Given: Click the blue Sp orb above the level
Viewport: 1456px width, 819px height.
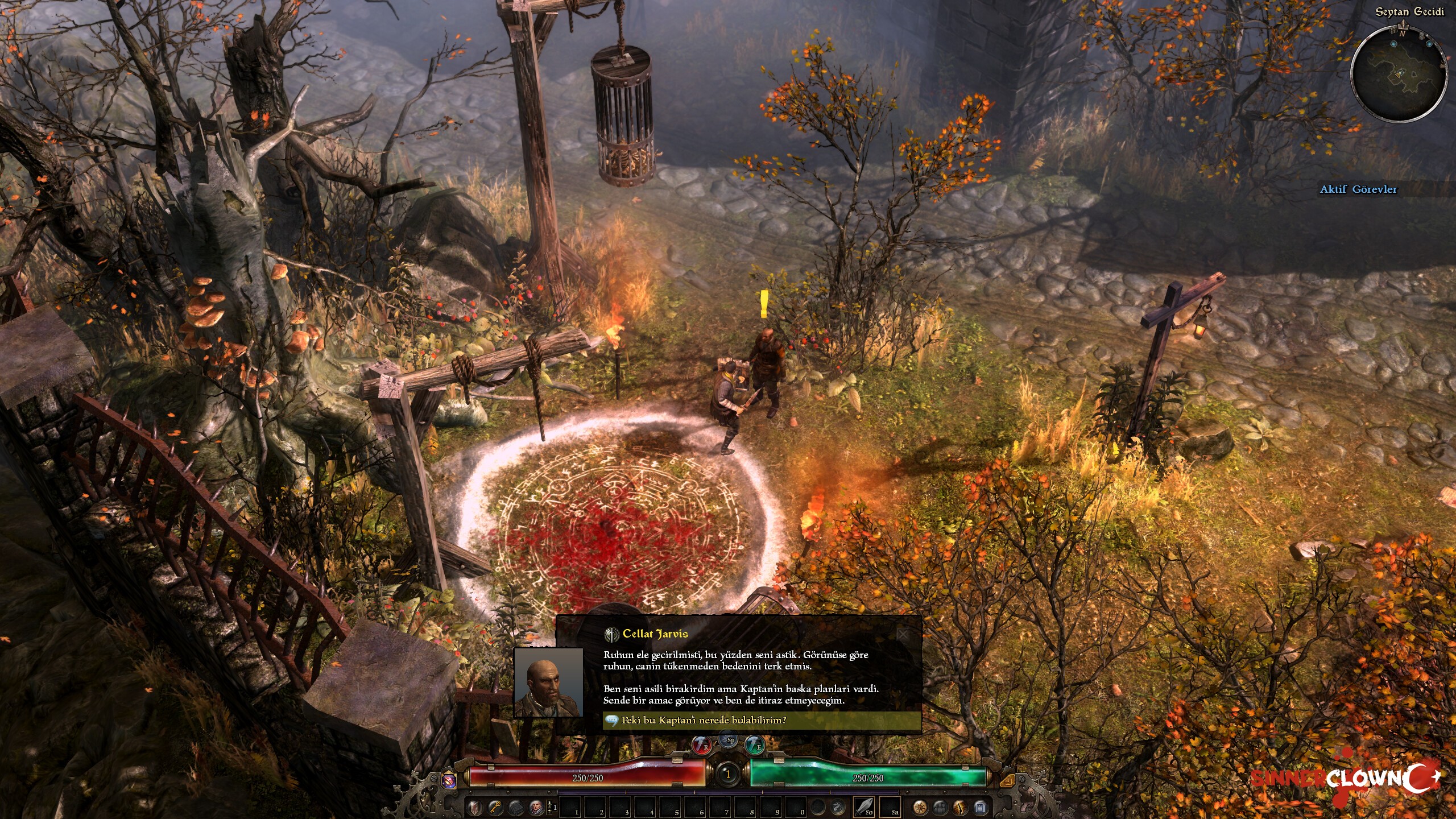Looking at the screenshot, I should [x=729, y=739].
